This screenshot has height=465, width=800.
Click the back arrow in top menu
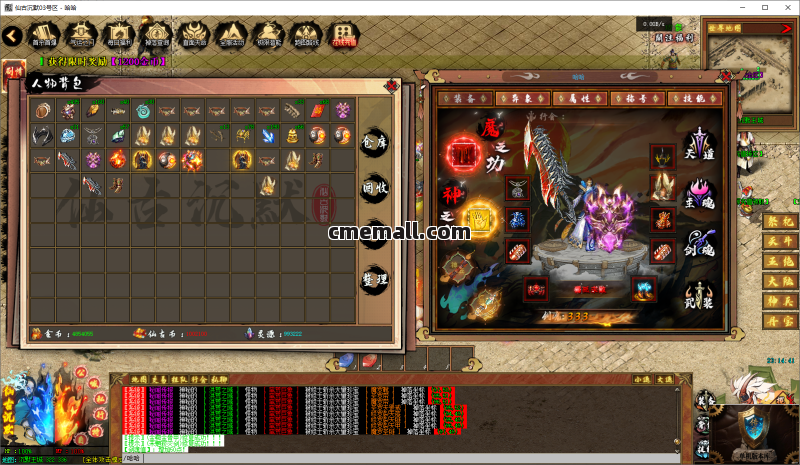pyautogui.click(x=12, y=36)
